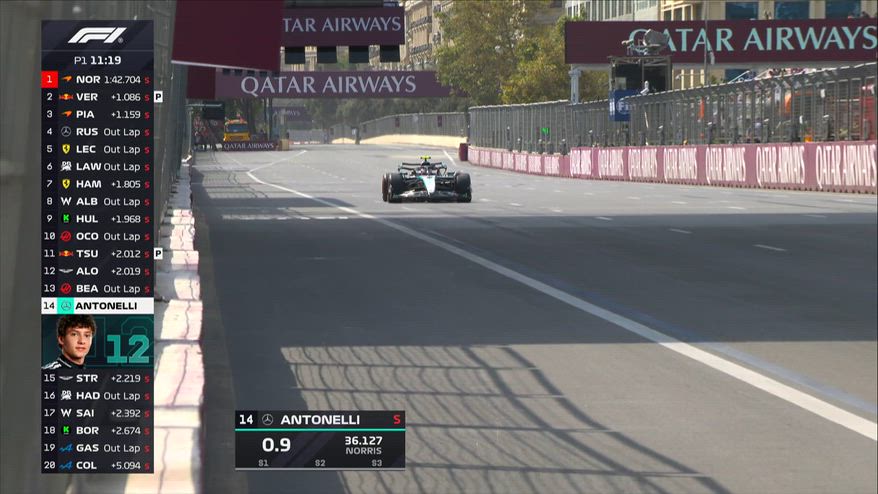Choose the SAI driver row
This screenshot has width=878, height=494.
pos(97,413)
